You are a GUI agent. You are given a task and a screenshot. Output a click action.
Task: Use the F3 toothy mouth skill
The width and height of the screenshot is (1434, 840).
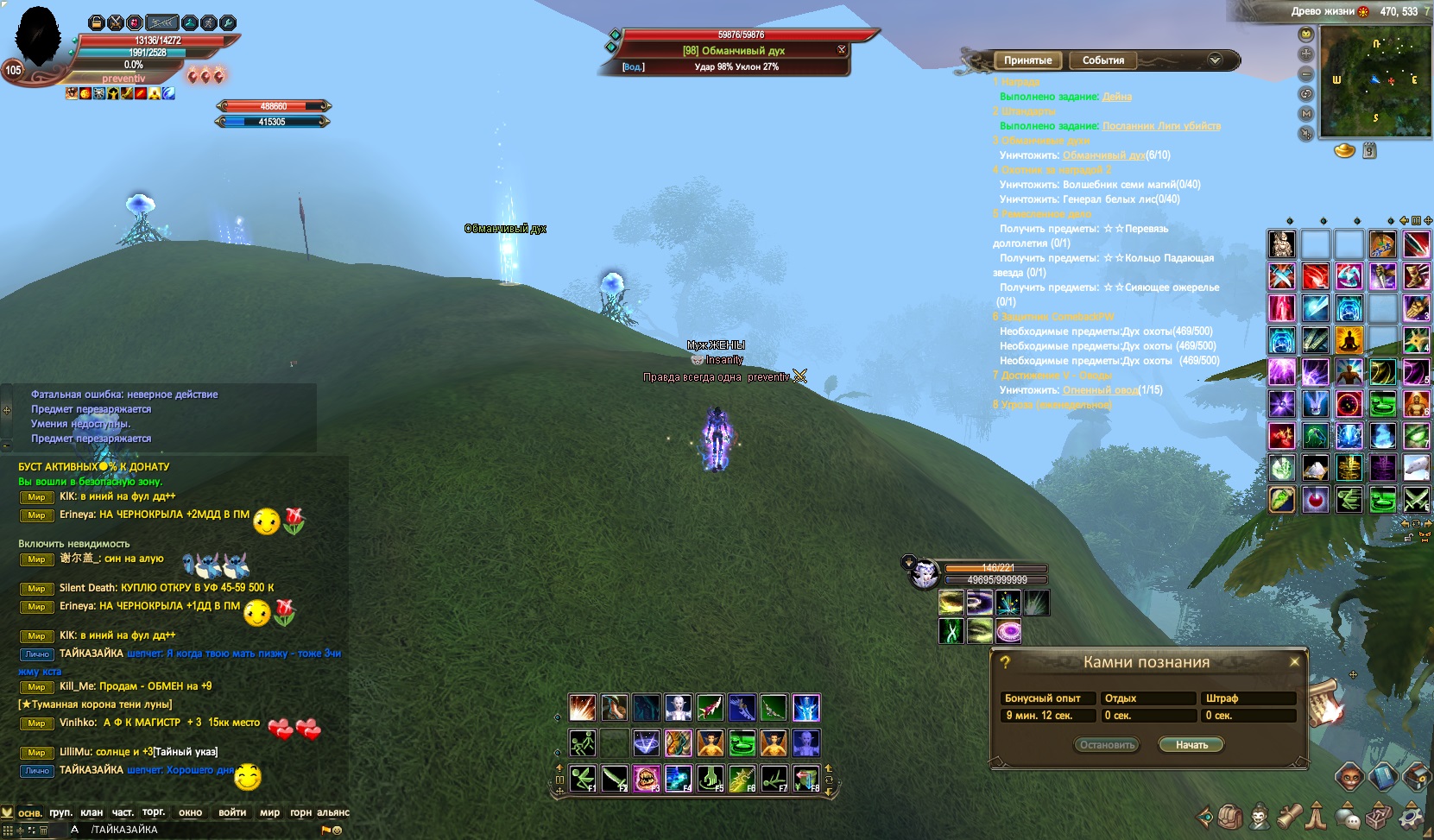645,779
